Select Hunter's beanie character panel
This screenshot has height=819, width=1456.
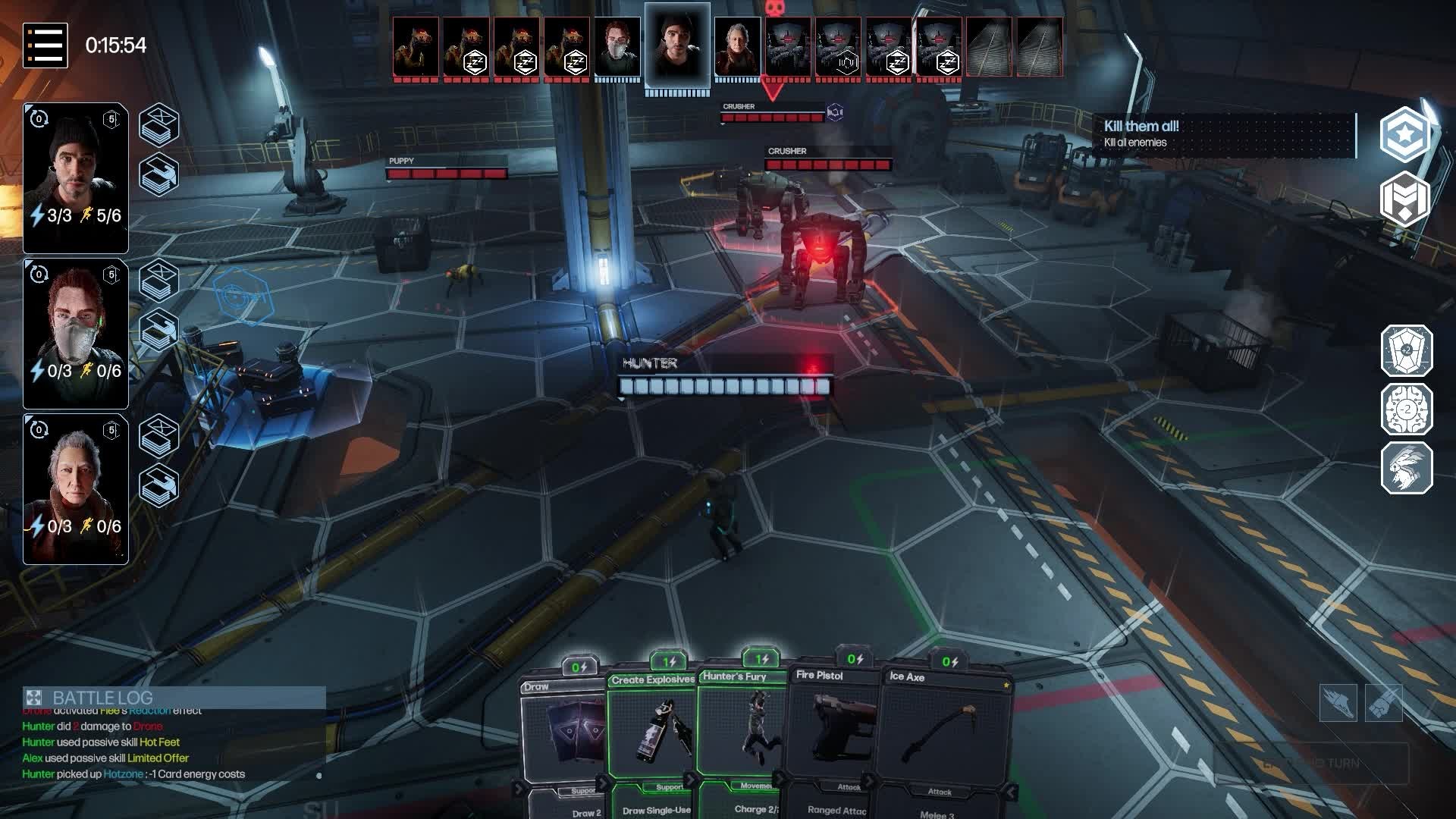(76, 178)
